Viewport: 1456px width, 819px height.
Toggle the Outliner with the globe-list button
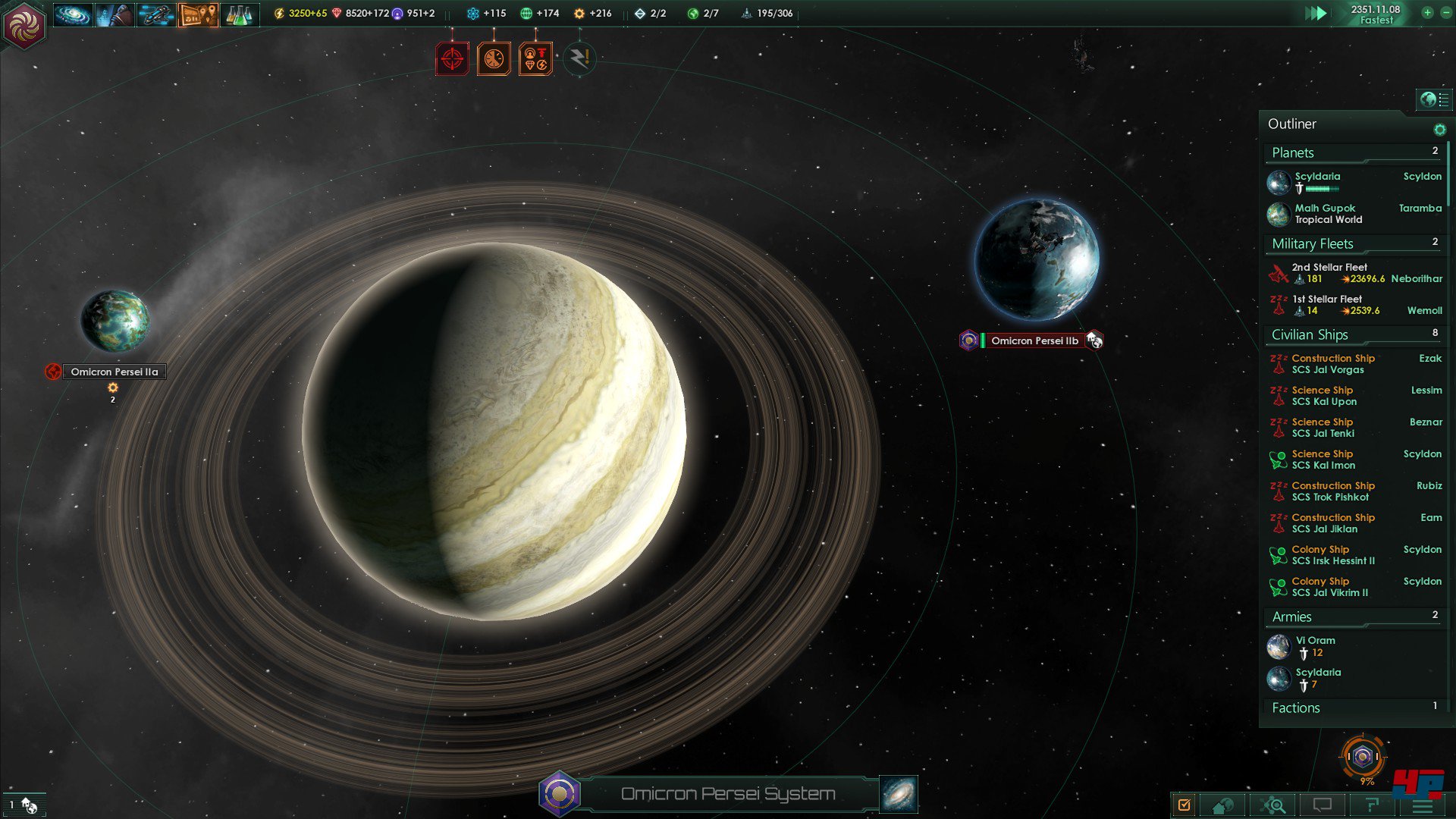(x=1433, y=99)
